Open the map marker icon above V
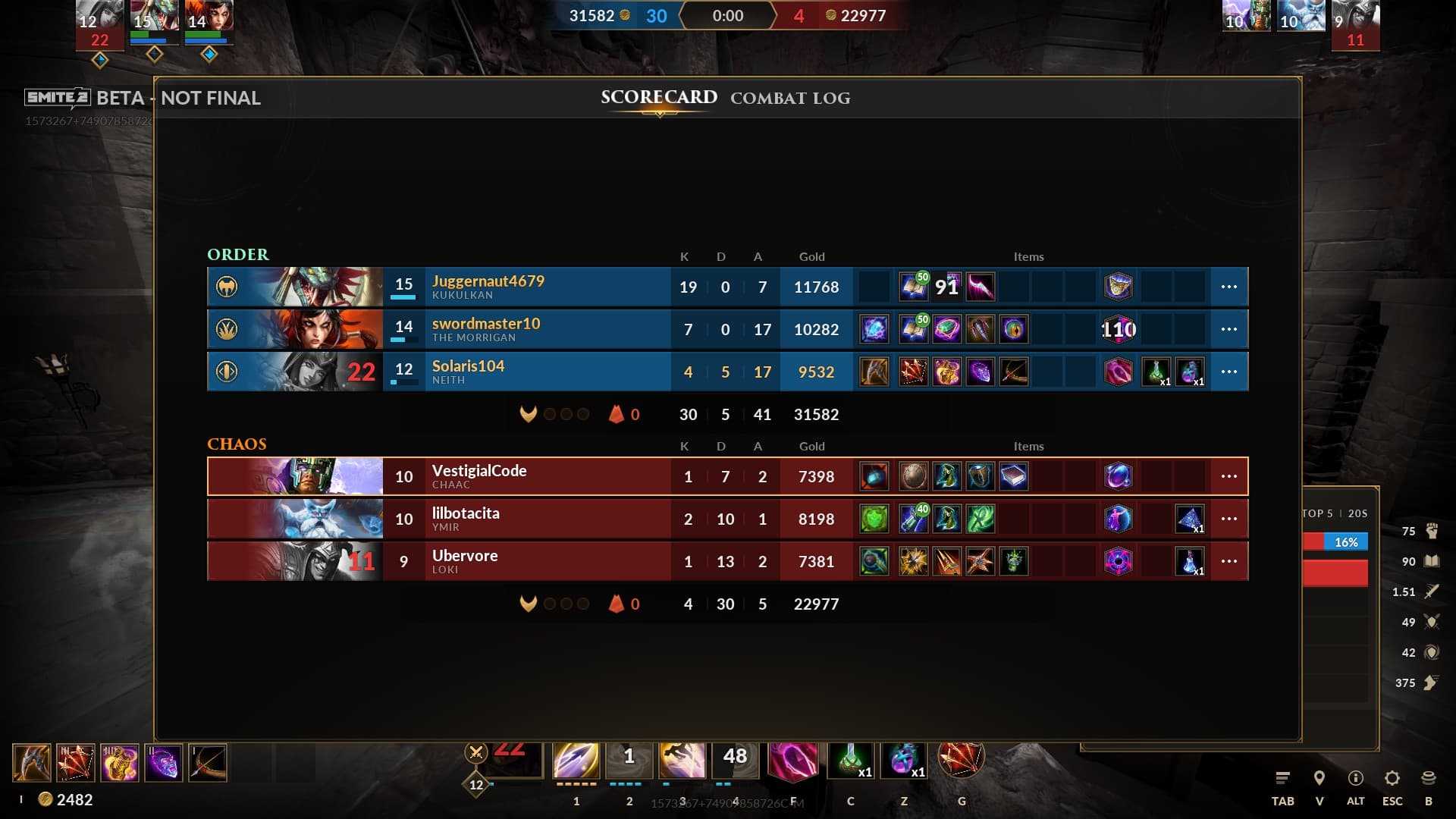Screen dimensions: 1456x819 (x=1319, y=778)
